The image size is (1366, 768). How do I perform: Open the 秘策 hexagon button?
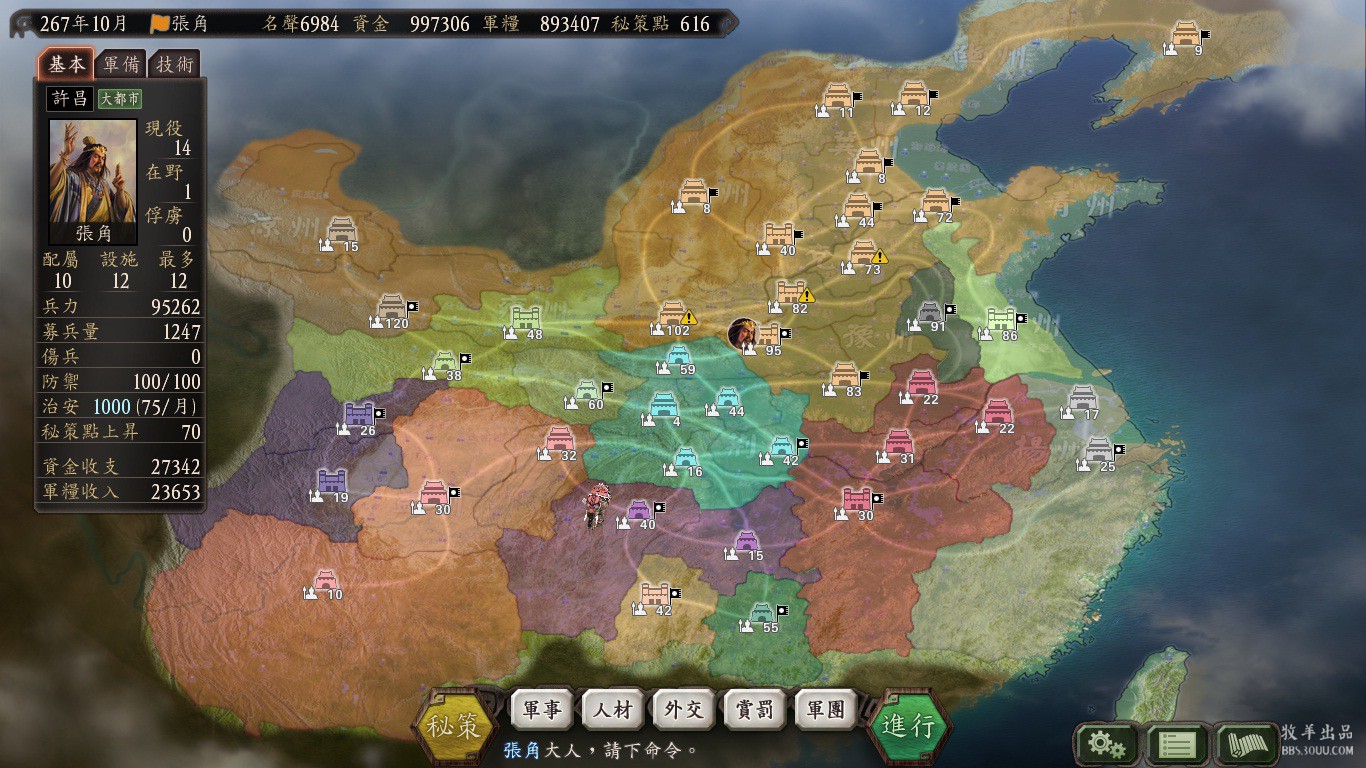pos(456,725)
